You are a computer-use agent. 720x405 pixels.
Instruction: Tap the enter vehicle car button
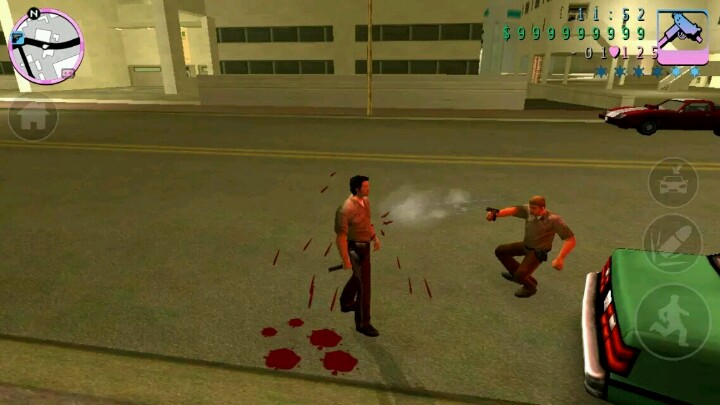tap(672, 182)
